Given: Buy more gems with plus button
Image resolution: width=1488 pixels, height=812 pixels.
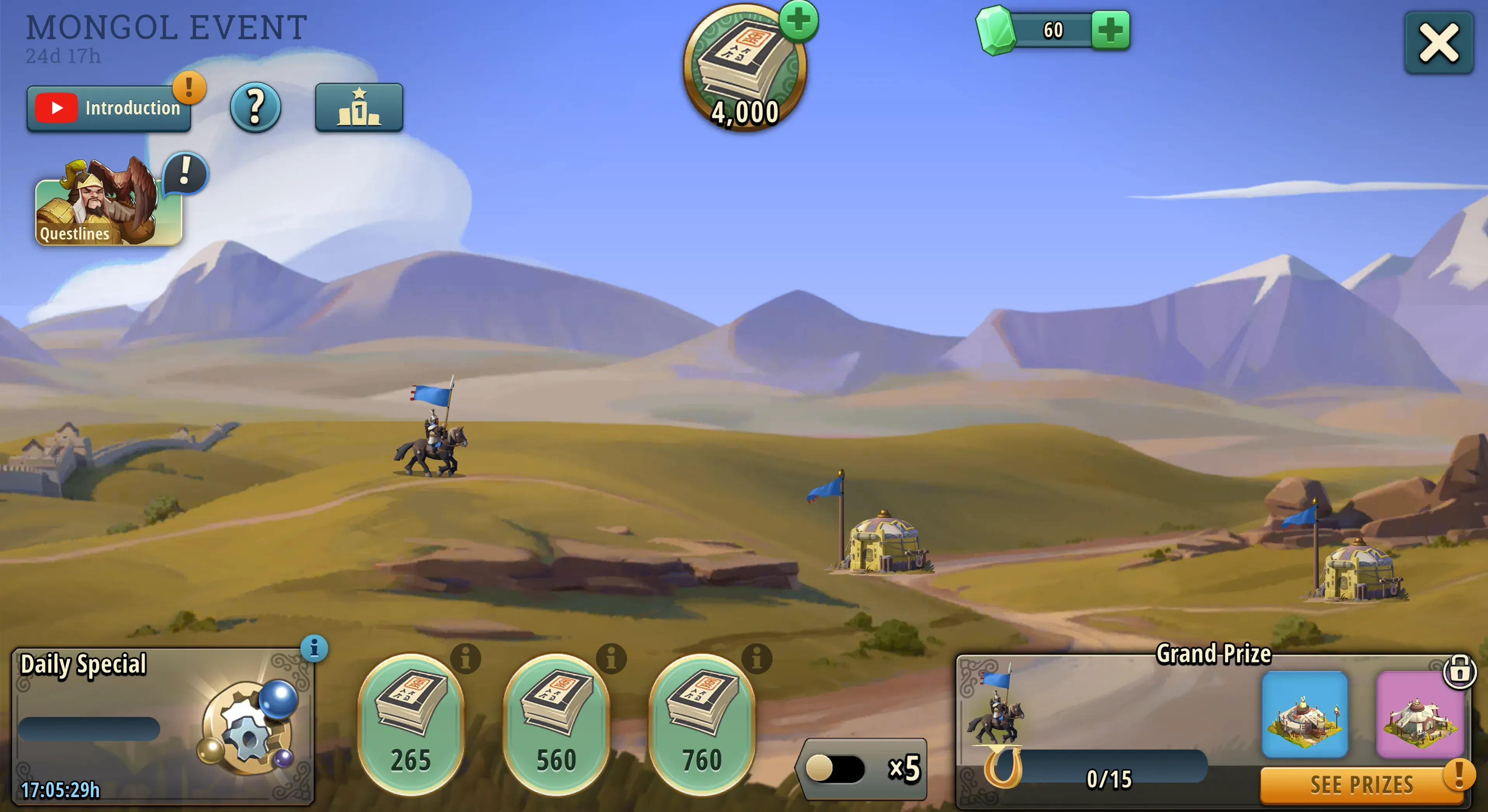Looking at the screenshot, I should click(x=1110, y=30).
